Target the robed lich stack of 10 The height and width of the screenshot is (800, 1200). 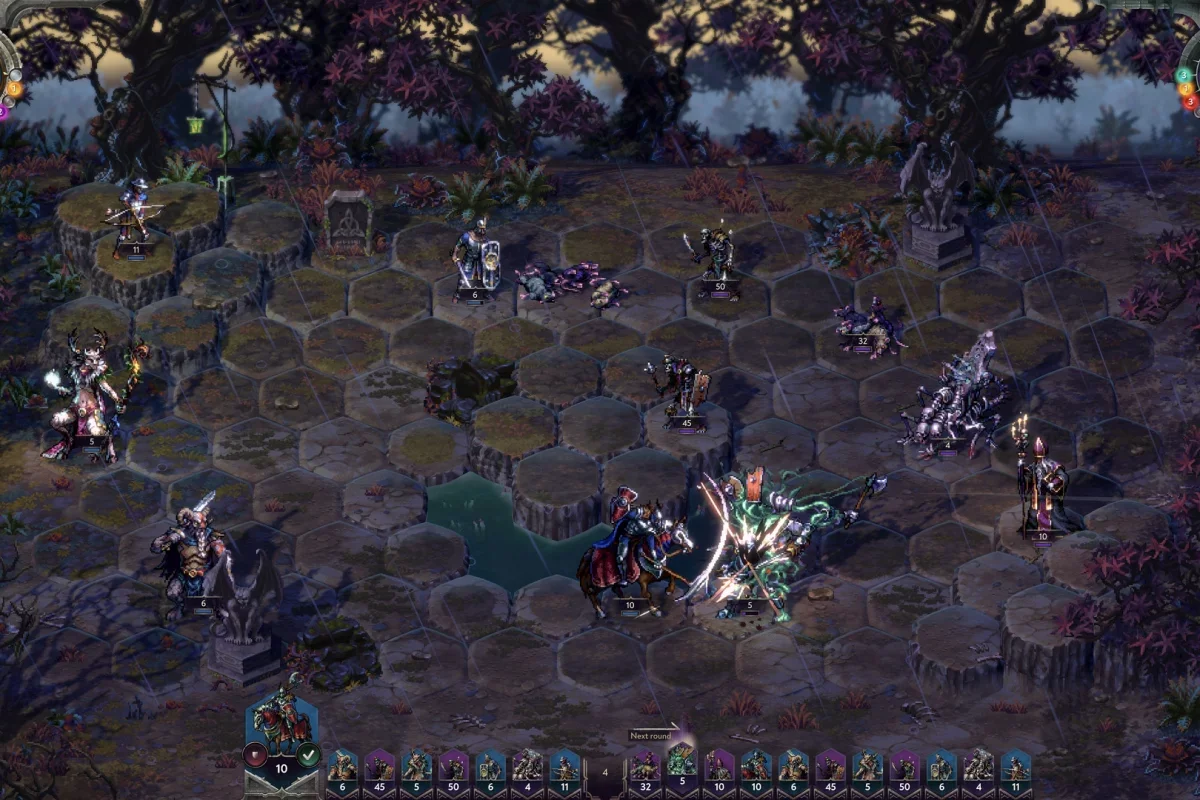coord(1040,490)
